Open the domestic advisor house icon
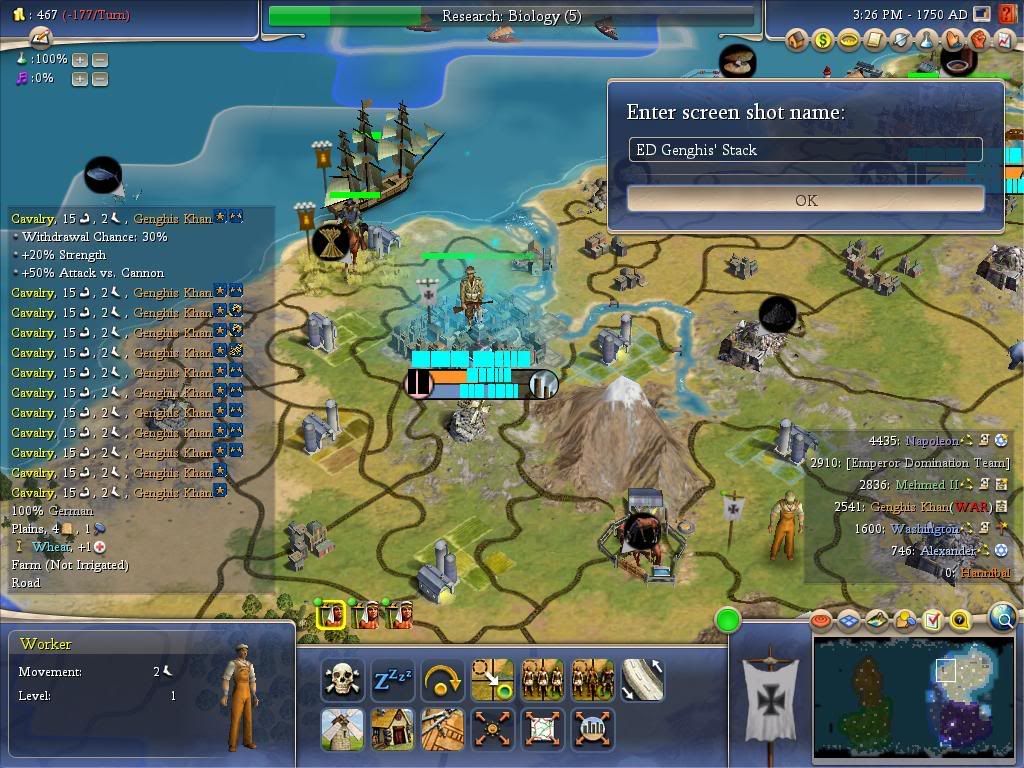The width and height of the screenshot is (1024, 768). click(x=797, y=41)
